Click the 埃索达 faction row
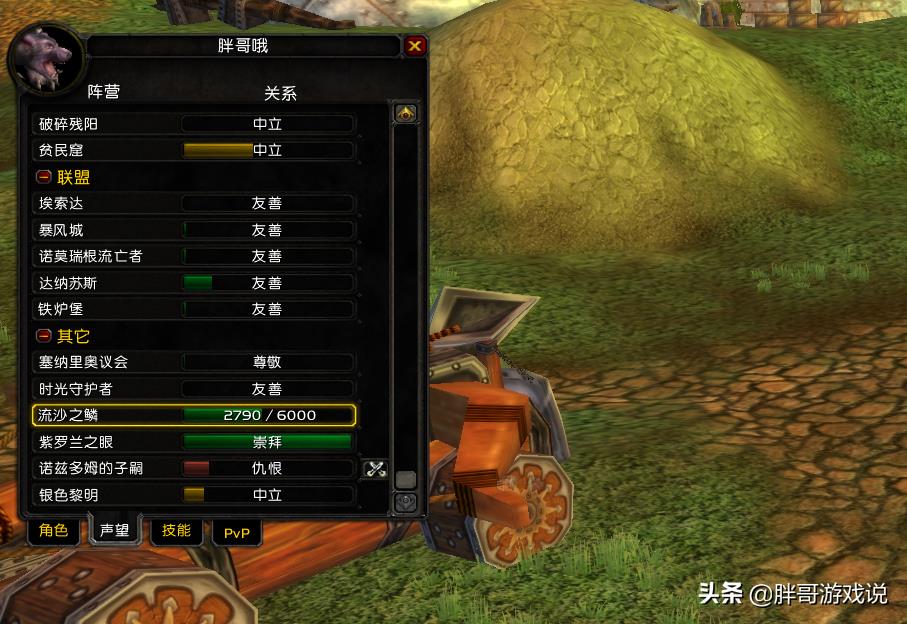 point(194,203)
